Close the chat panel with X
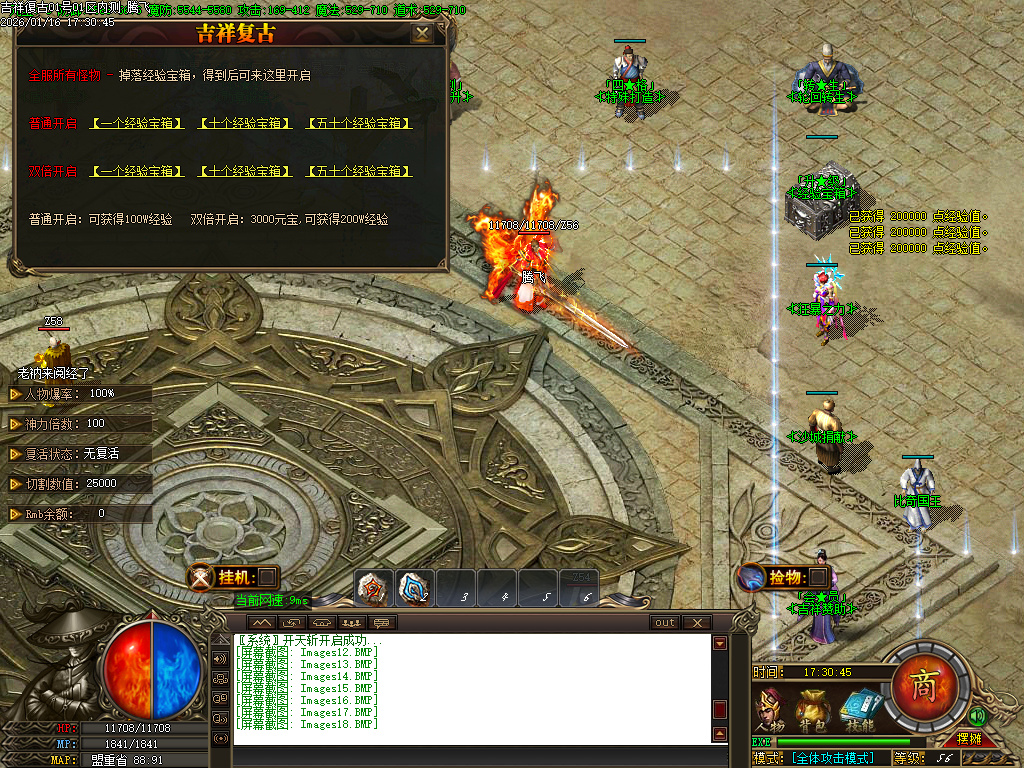Viewport: 1024px width, 768px height. (x=696, y=622)
